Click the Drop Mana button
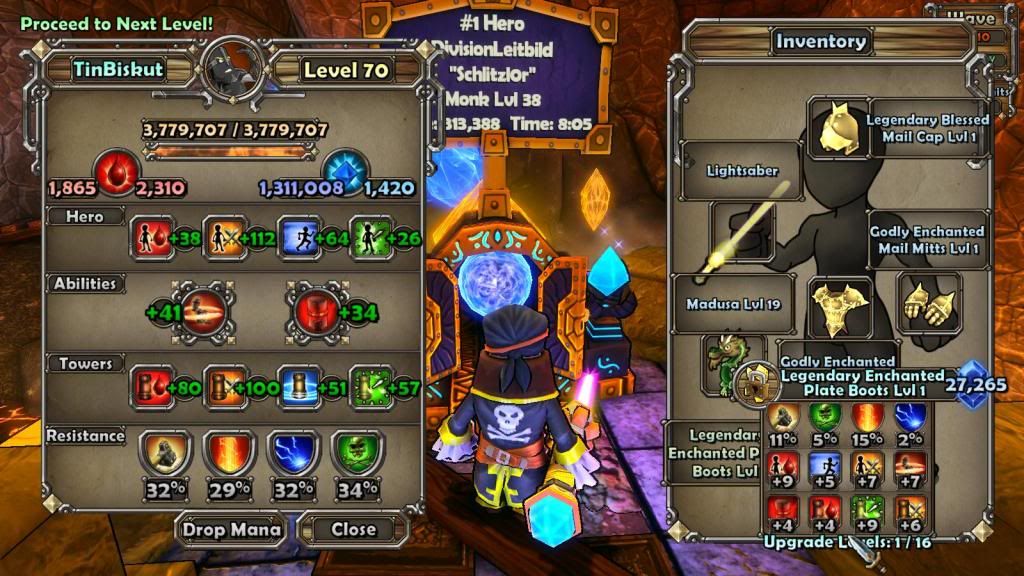Screen dimensions: 1024x576 [230, 528]
